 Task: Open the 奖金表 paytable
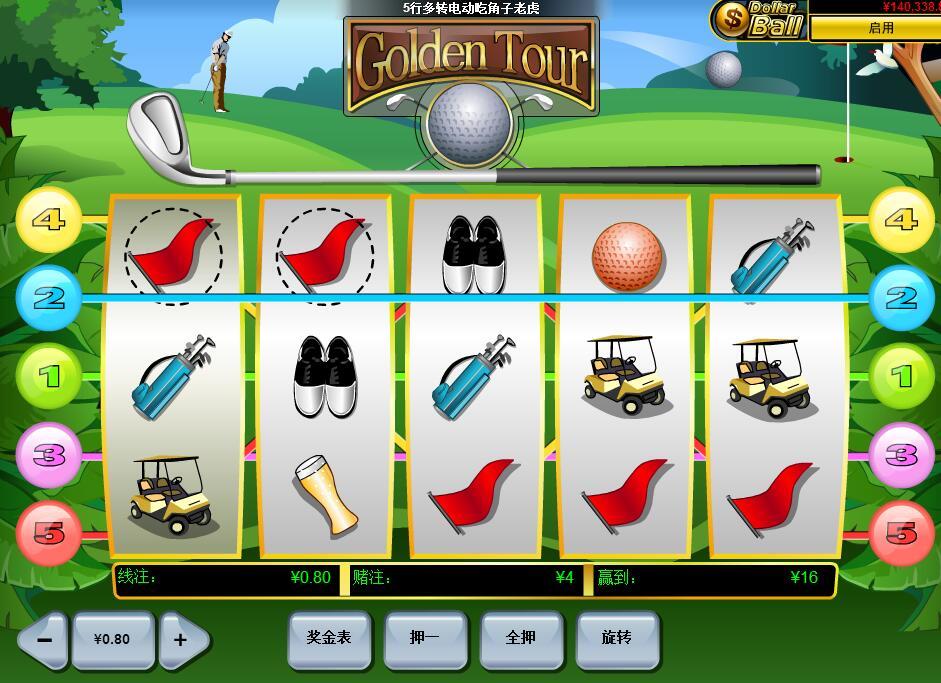pyautogui.click(x=329, y=637)
